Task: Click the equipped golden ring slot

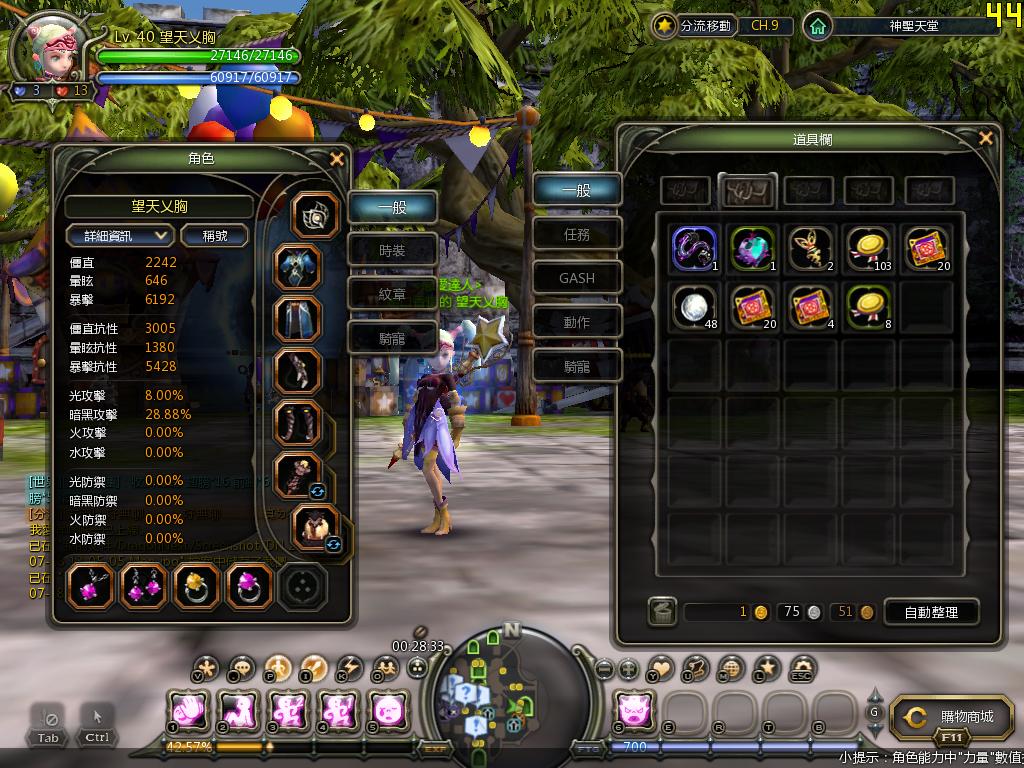Action: point(196,587)
